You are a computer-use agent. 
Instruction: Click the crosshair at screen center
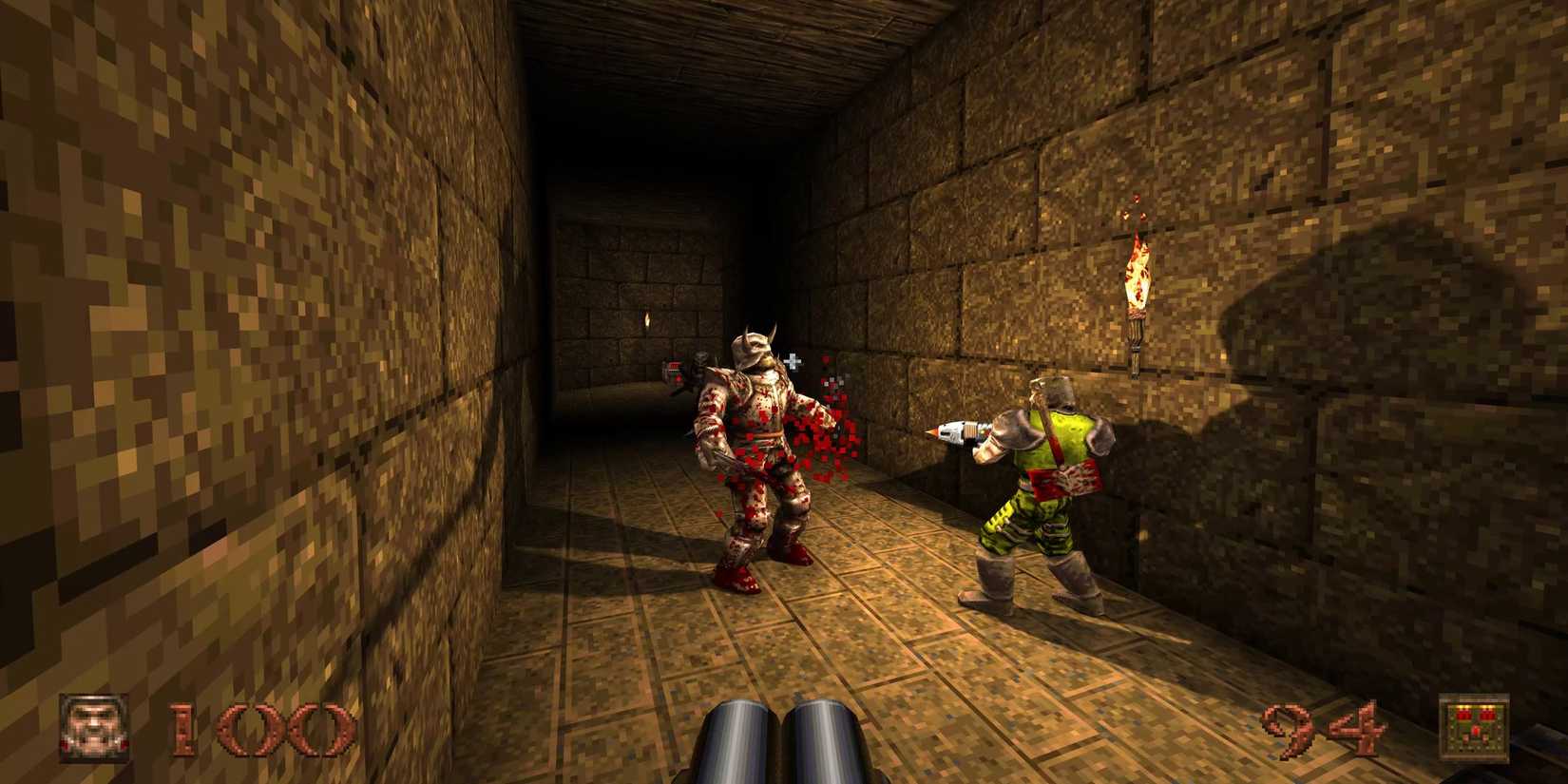click(793, 360)
